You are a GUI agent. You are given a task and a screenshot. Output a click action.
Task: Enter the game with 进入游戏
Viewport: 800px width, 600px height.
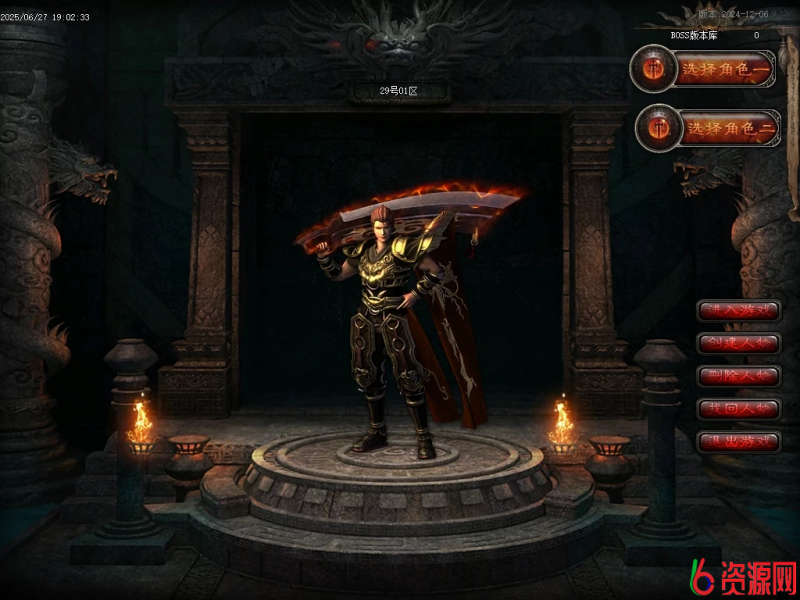[x=739, y=311]
